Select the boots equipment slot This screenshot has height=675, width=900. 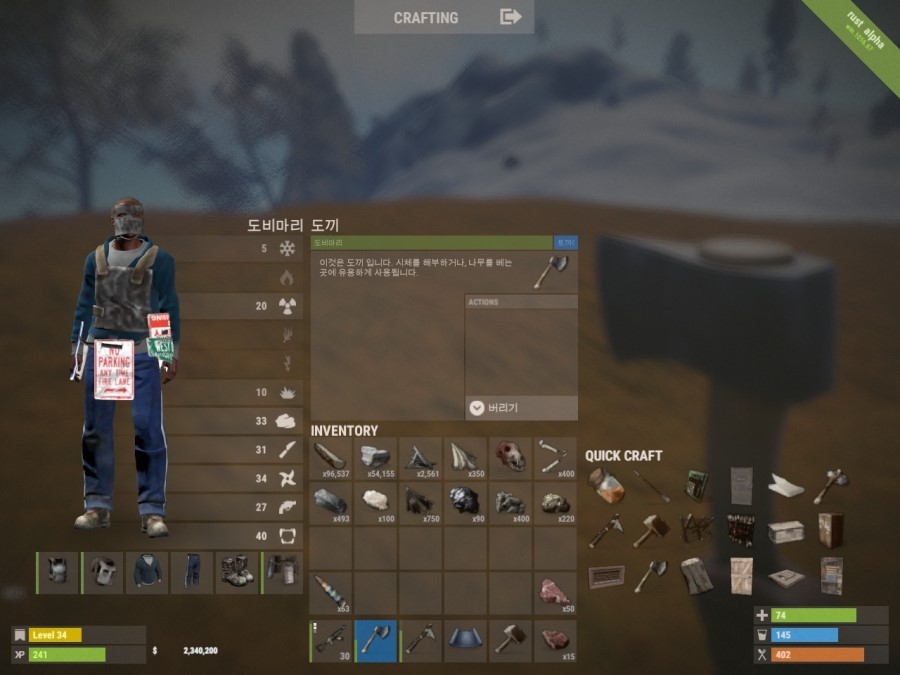pyautogui.click(x=238, y=573)
